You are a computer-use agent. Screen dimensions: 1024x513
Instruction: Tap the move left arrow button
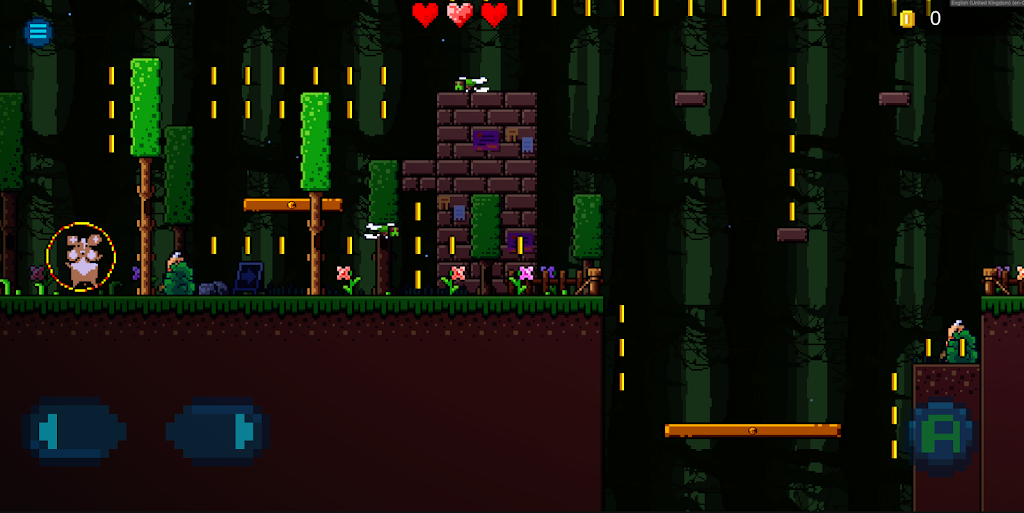coord(73,432)
